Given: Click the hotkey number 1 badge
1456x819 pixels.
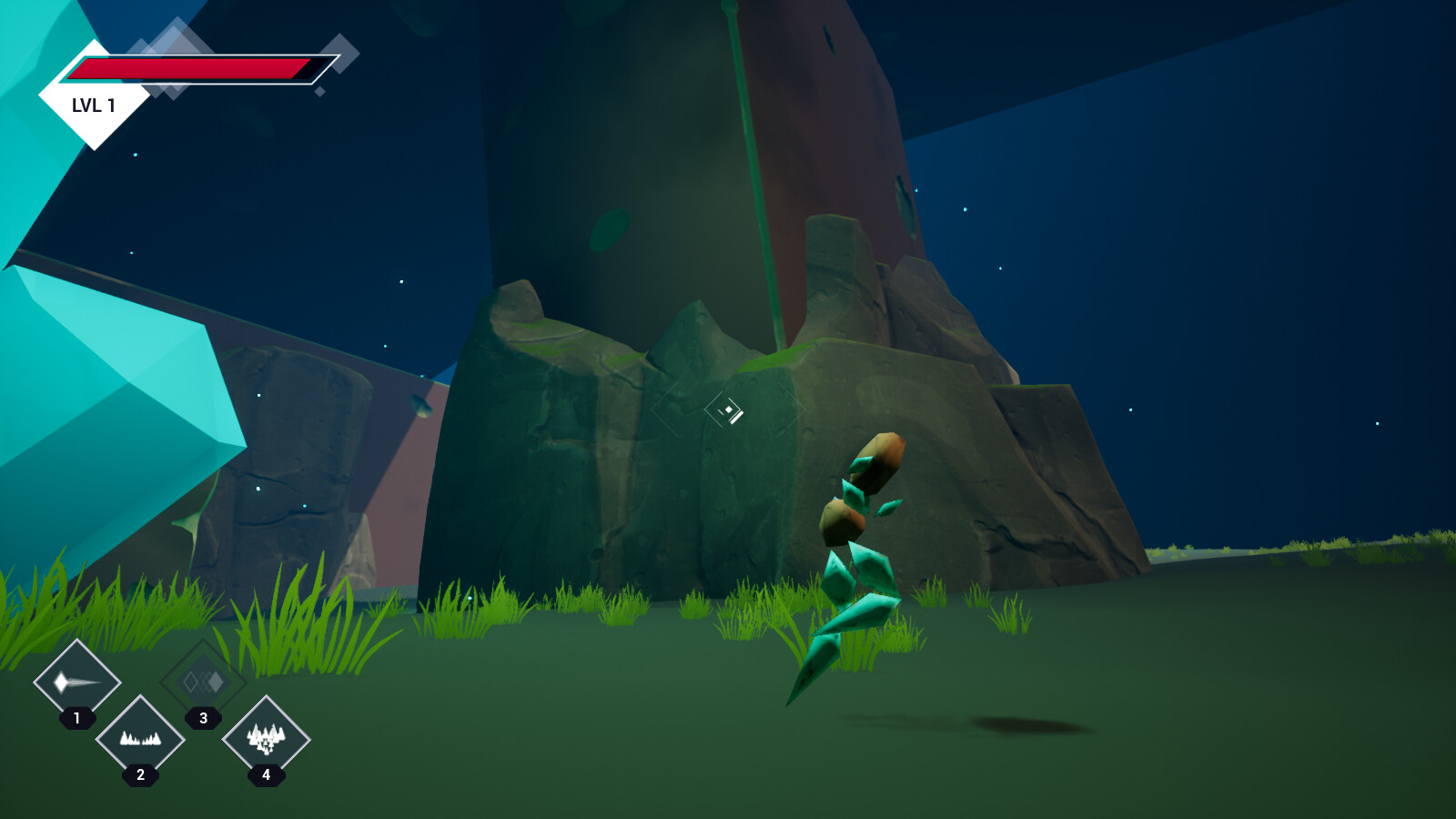Looking at the screenshot, I should (77, 719).
